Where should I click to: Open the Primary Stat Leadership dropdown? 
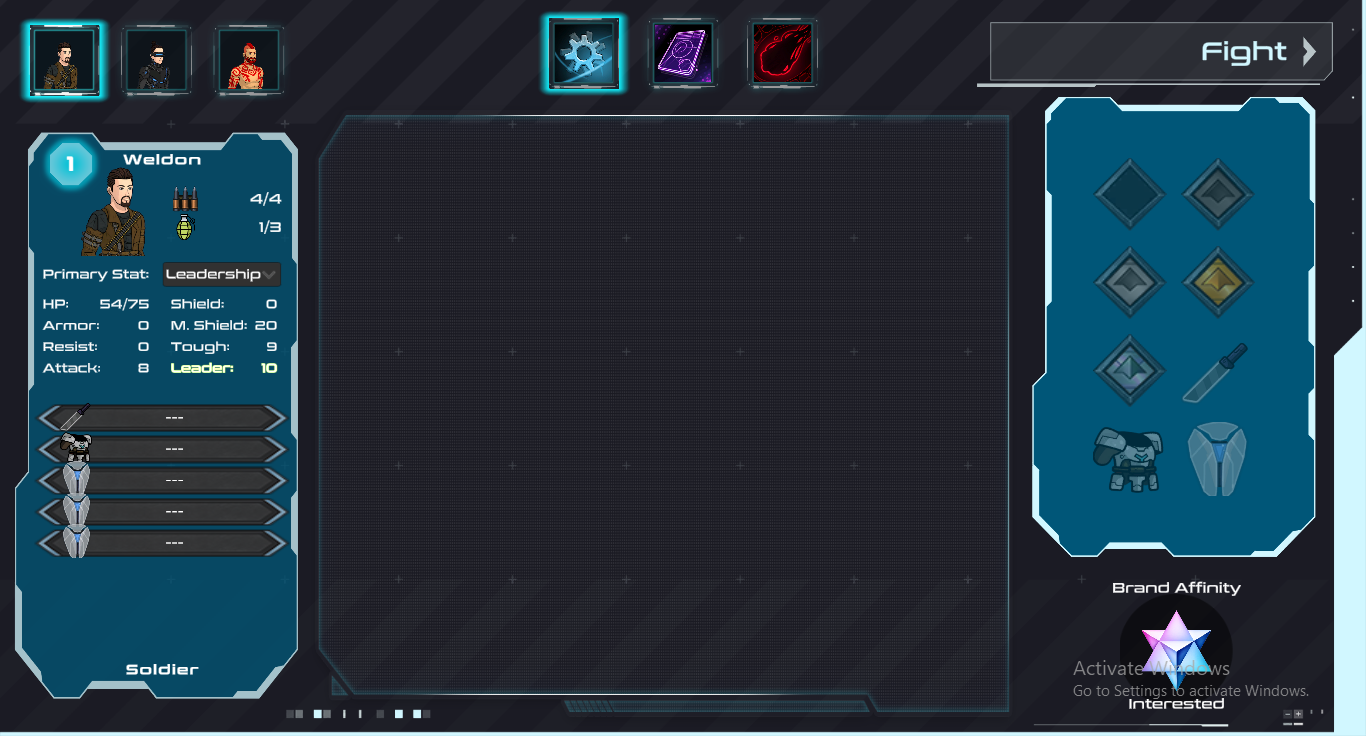click(x=221, y=274)
